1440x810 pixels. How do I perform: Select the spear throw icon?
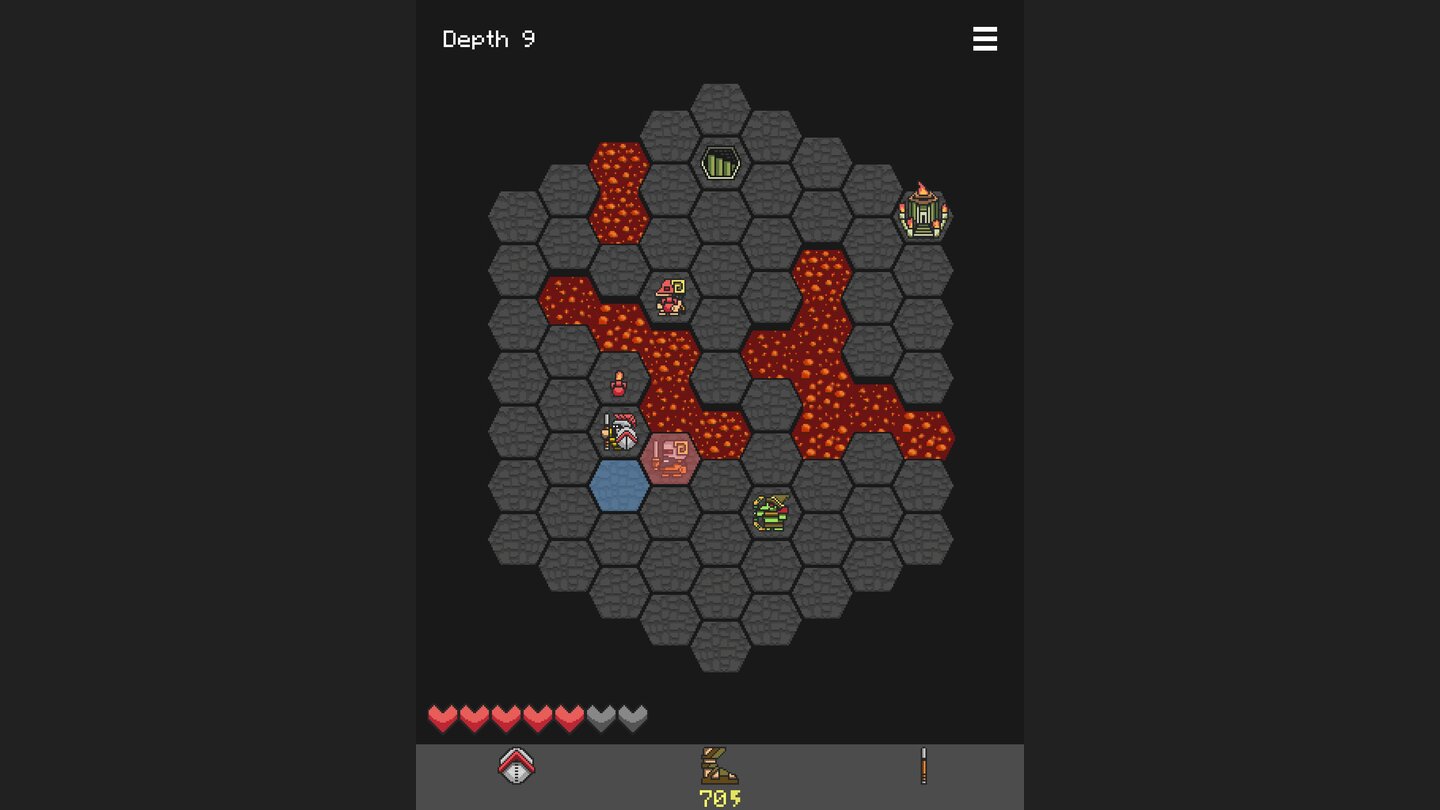(922, 764)
